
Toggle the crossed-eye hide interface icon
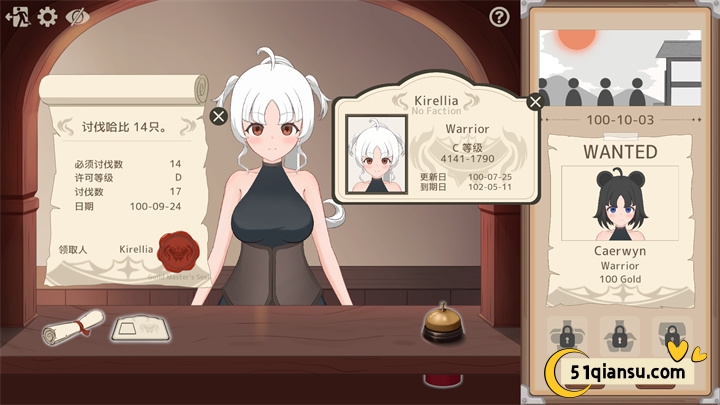77,16
